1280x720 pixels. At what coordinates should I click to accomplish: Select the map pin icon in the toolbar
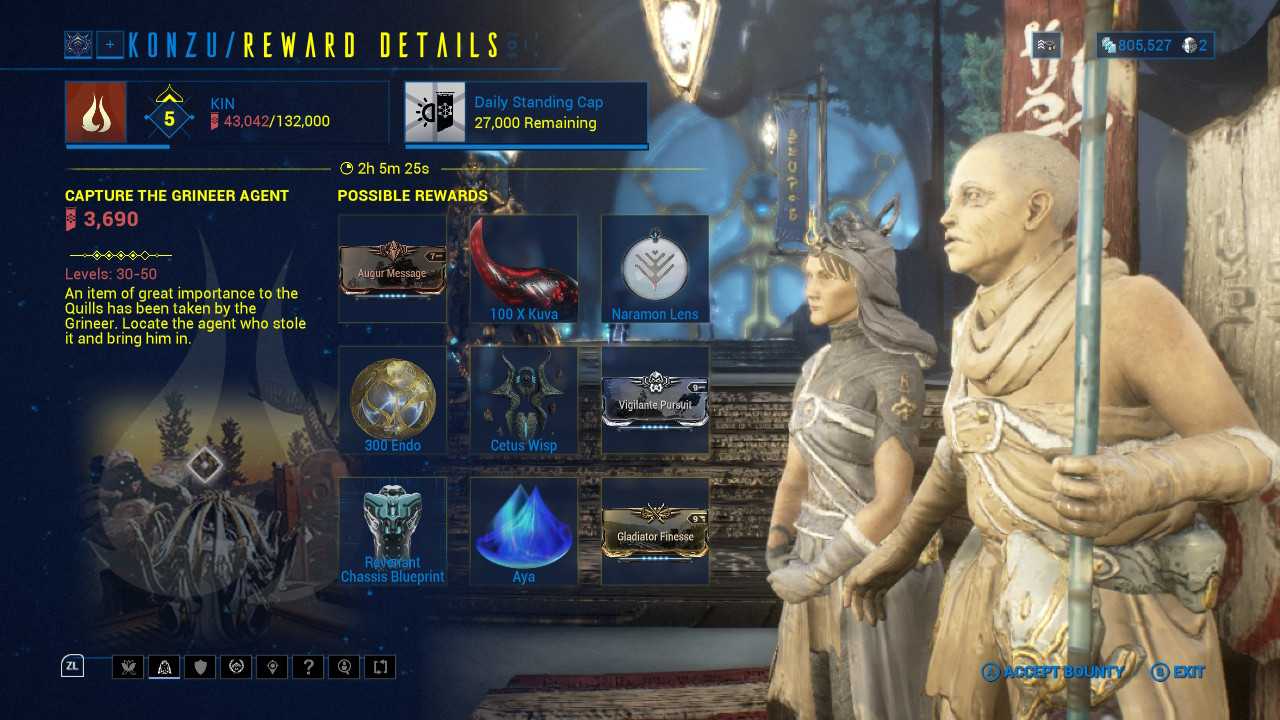point(272,667)
